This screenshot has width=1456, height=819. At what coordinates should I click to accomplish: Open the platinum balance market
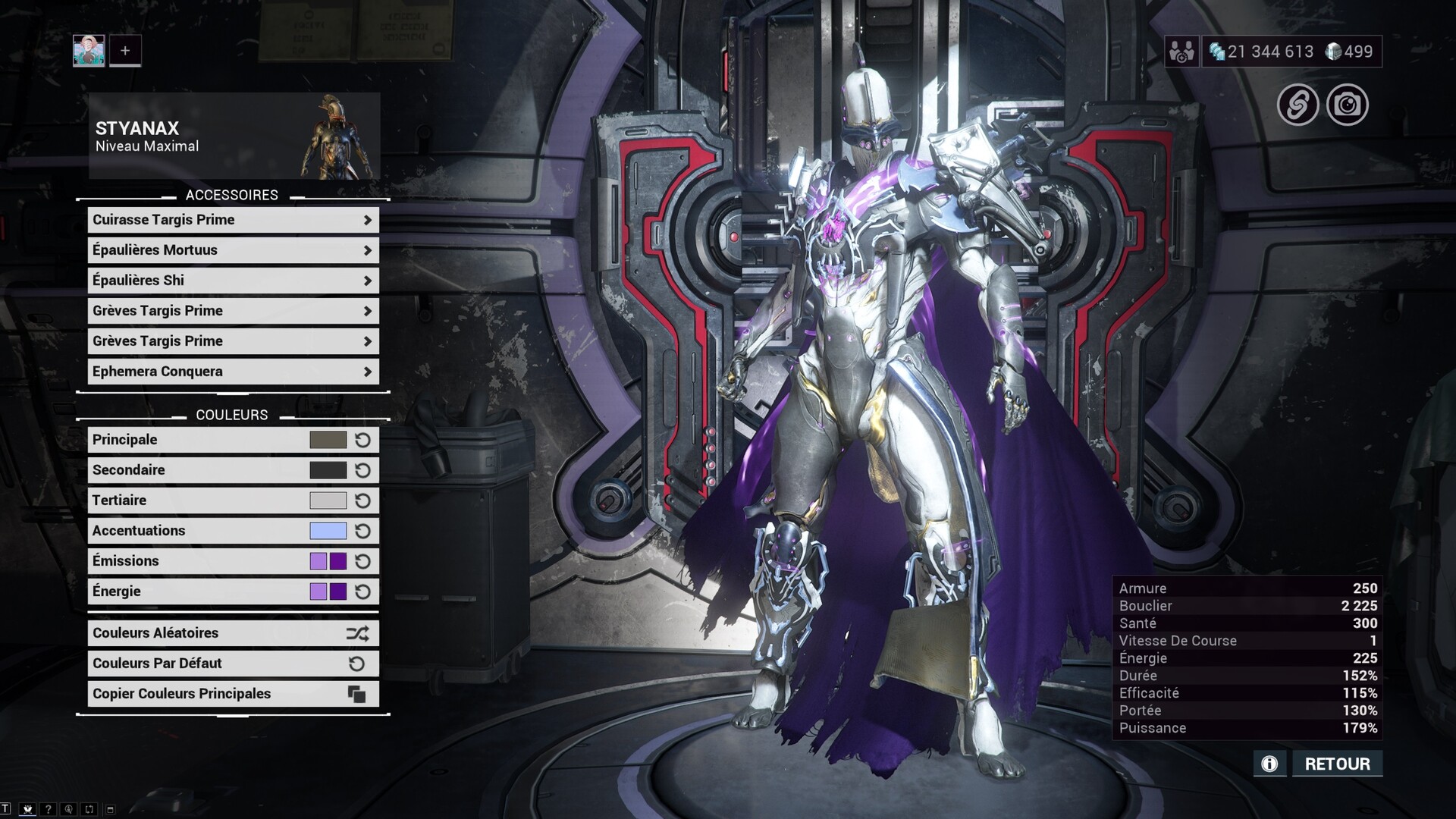point(1350,52)
